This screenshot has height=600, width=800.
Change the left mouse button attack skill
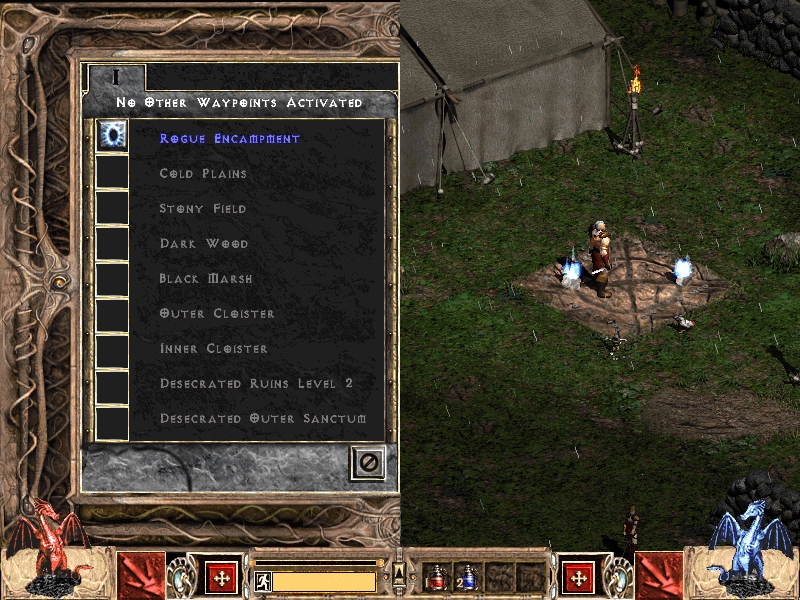(x=141, y=575)
